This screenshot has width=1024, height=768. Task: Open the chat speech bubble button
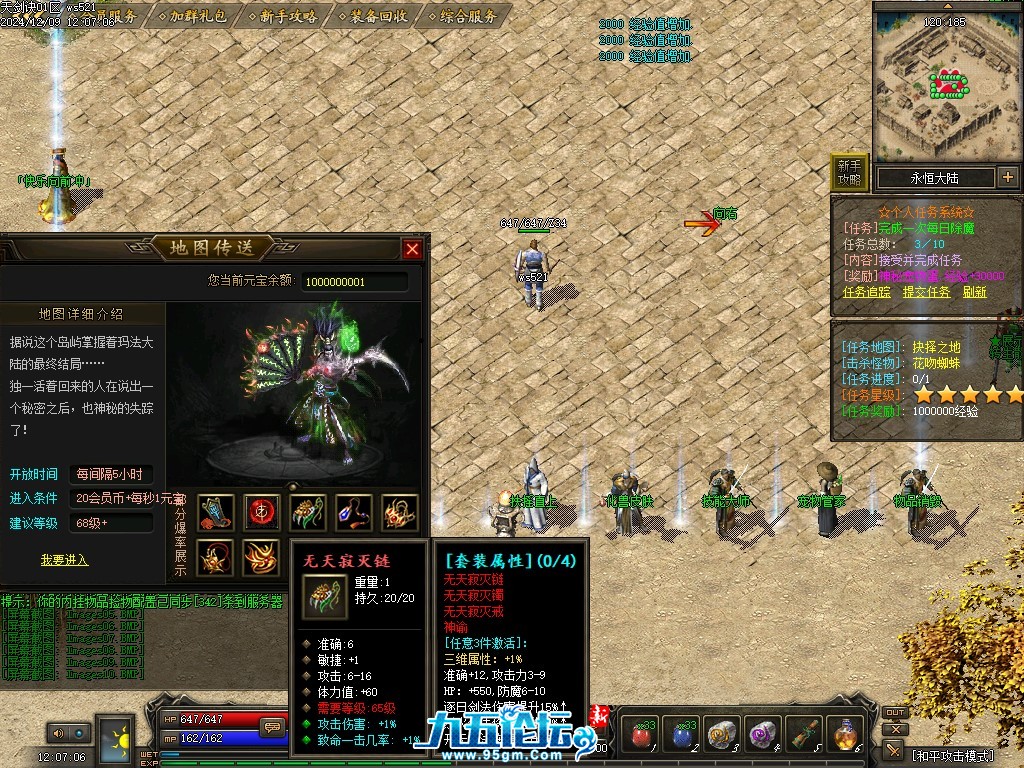271,727
